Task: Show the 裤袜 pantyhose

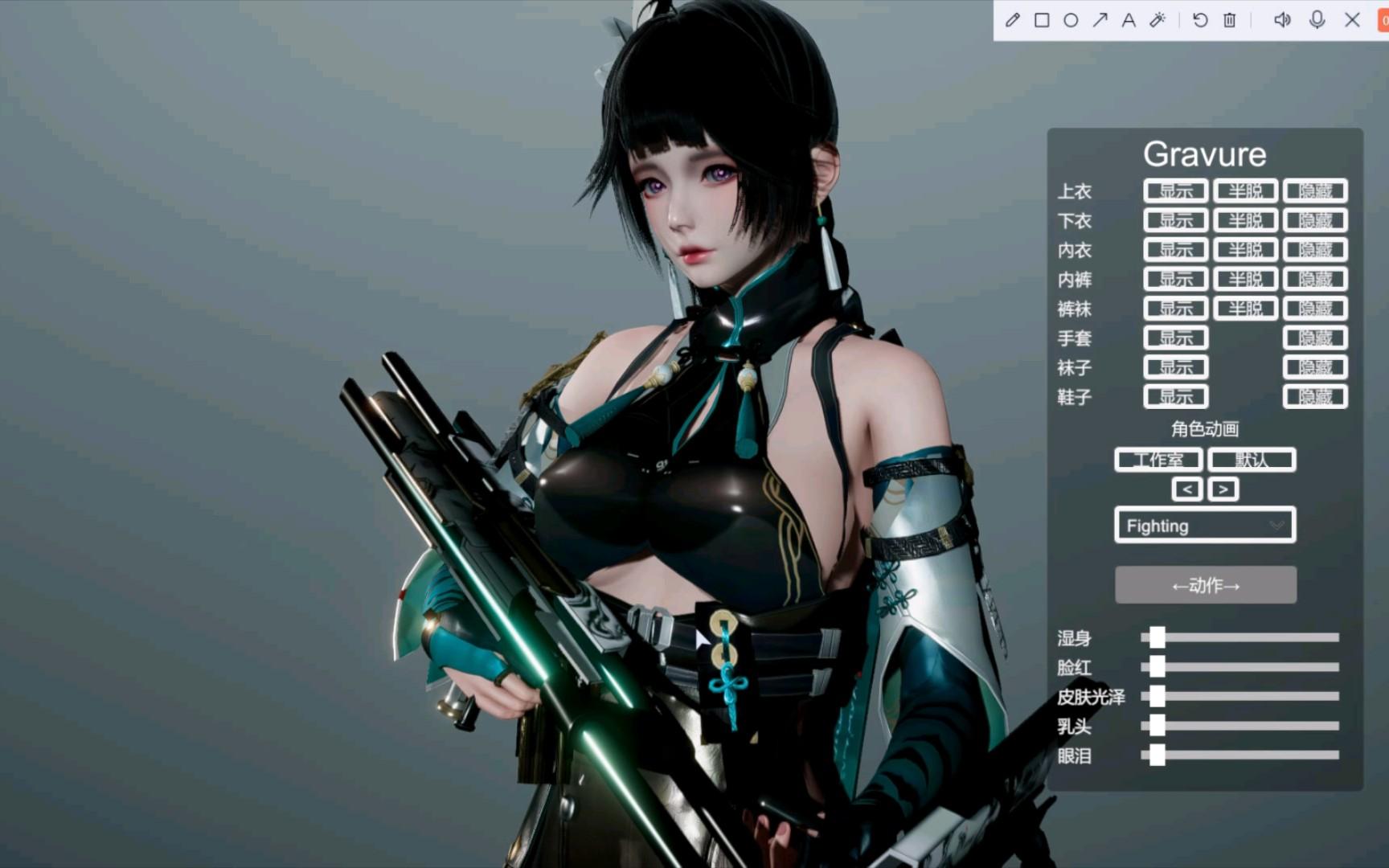Action: (1175, 309)
